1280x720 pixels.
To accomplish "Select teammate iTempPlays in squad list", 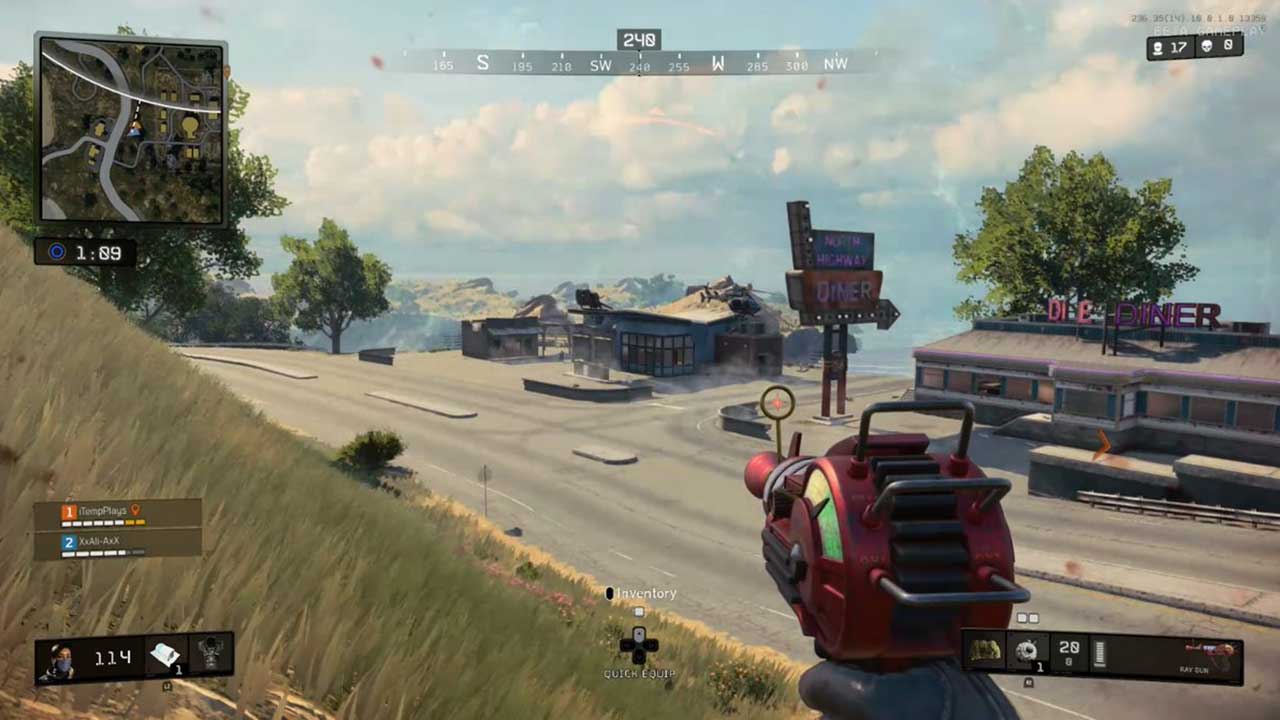I will tap(98, 511).
